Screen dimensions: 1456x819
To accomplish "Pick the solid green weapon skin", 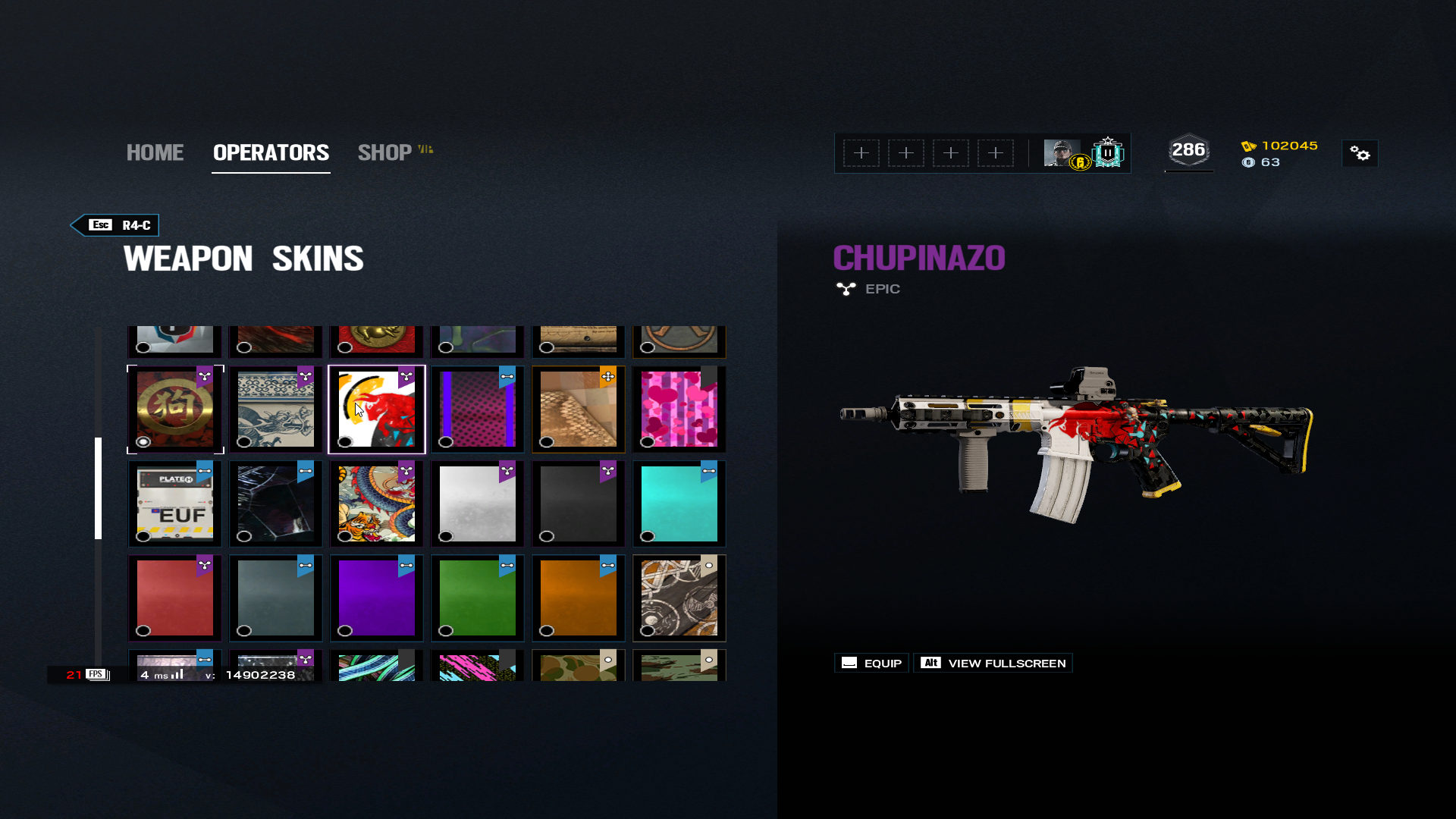I will (478, 598).
